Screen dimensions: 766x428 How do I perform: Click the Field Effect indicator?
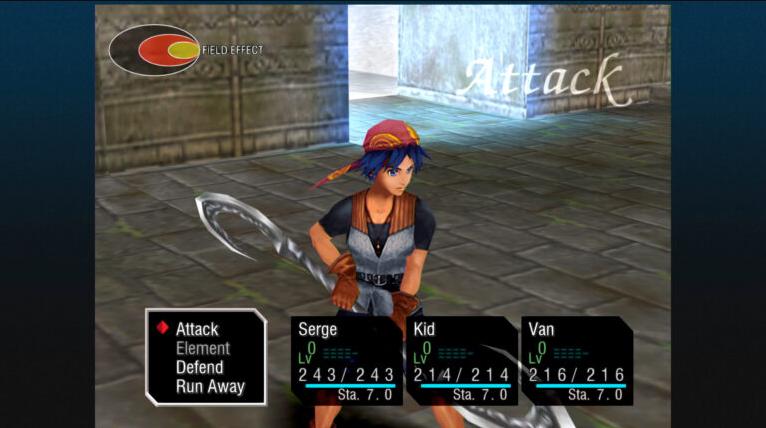point(155,50)
